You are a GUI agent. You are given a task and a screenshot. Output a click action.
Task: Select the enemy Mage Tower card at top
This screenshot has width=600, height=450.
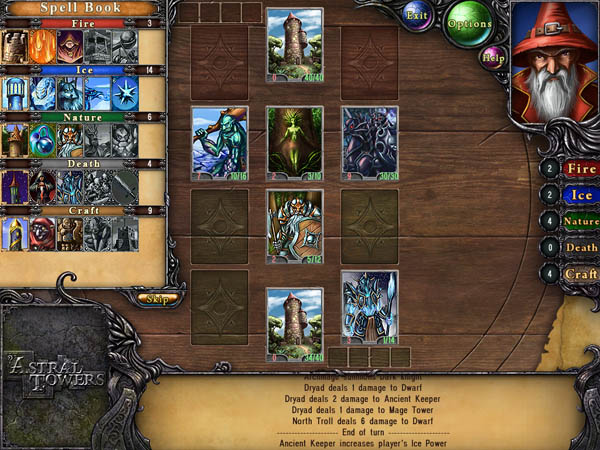pos(295,44)
